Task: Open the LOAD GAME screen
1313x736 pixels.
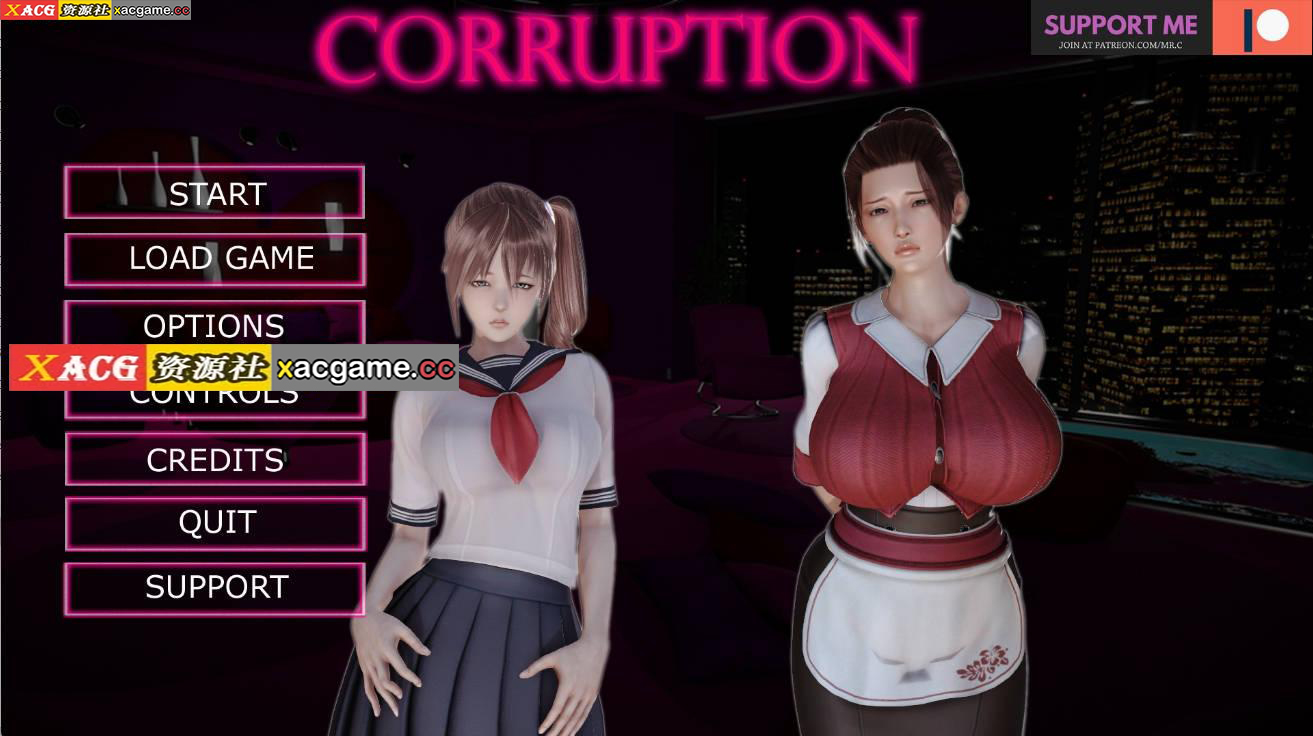Action: pyautogui.click(x=214, y=258)
